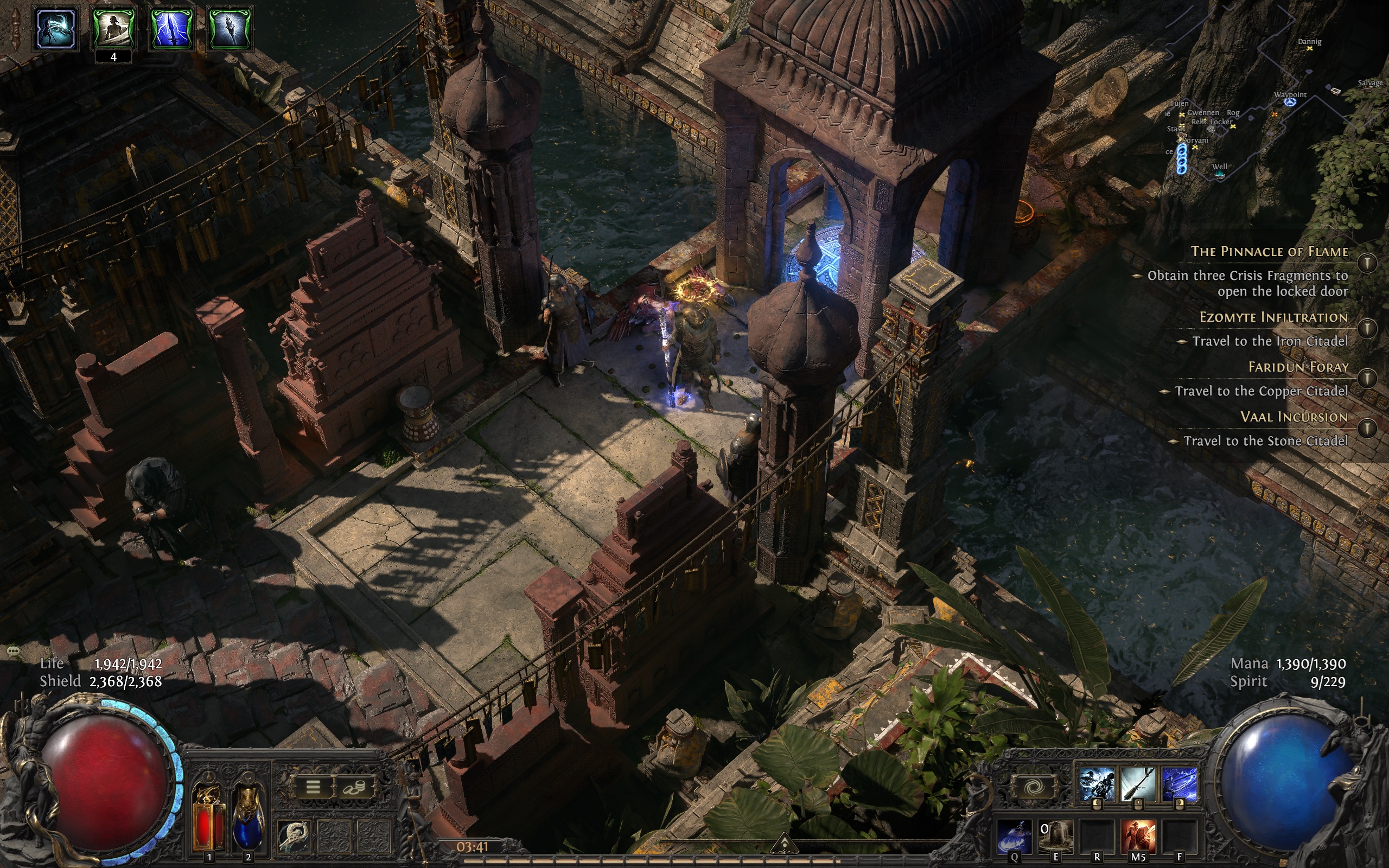Toggle The Pinnacle of Flame quest tracker
Viewport: 1389px width, 868px height.
1367,263
